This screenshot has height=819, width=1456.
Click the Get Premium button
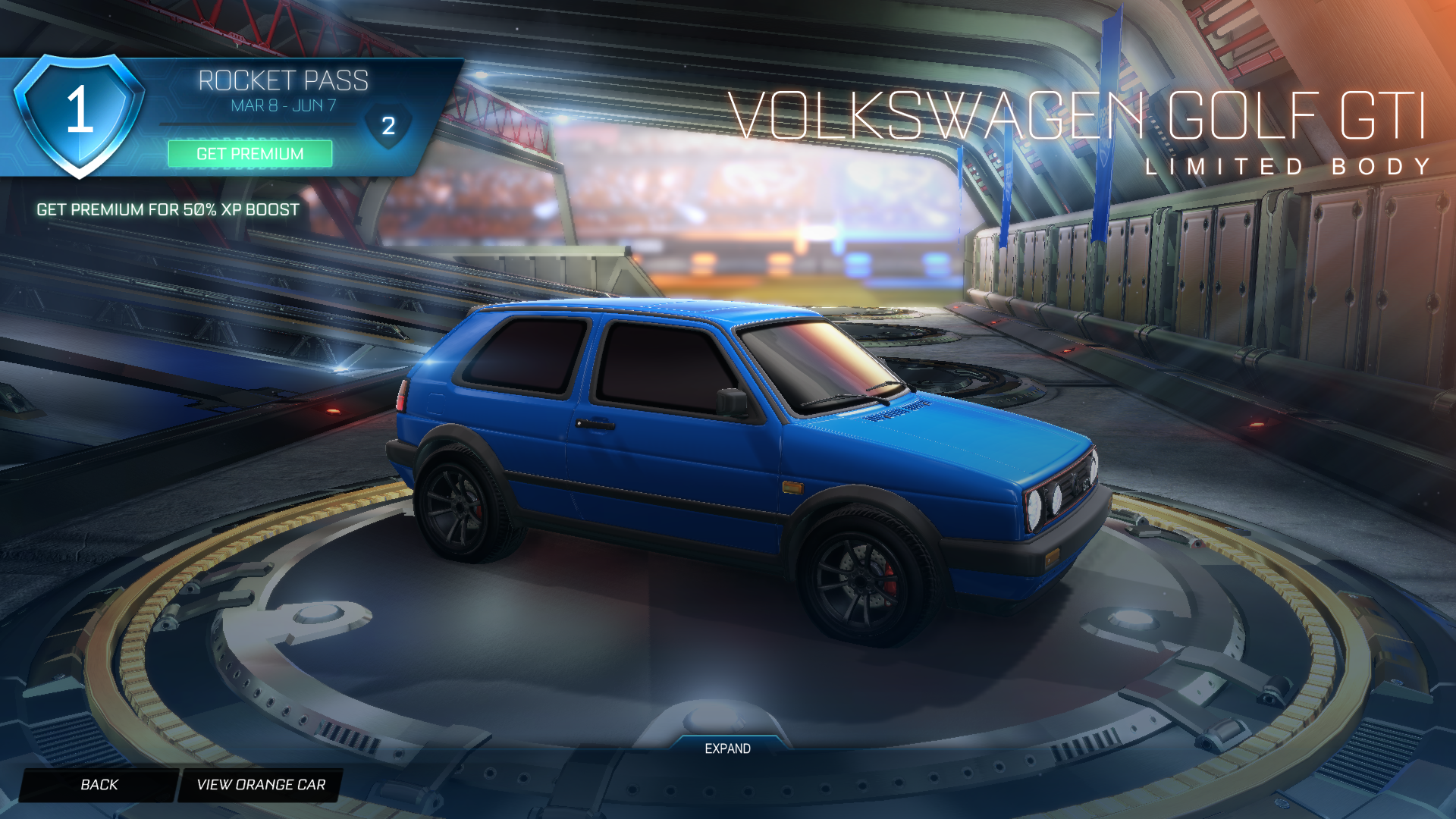(x=249, y=154)
